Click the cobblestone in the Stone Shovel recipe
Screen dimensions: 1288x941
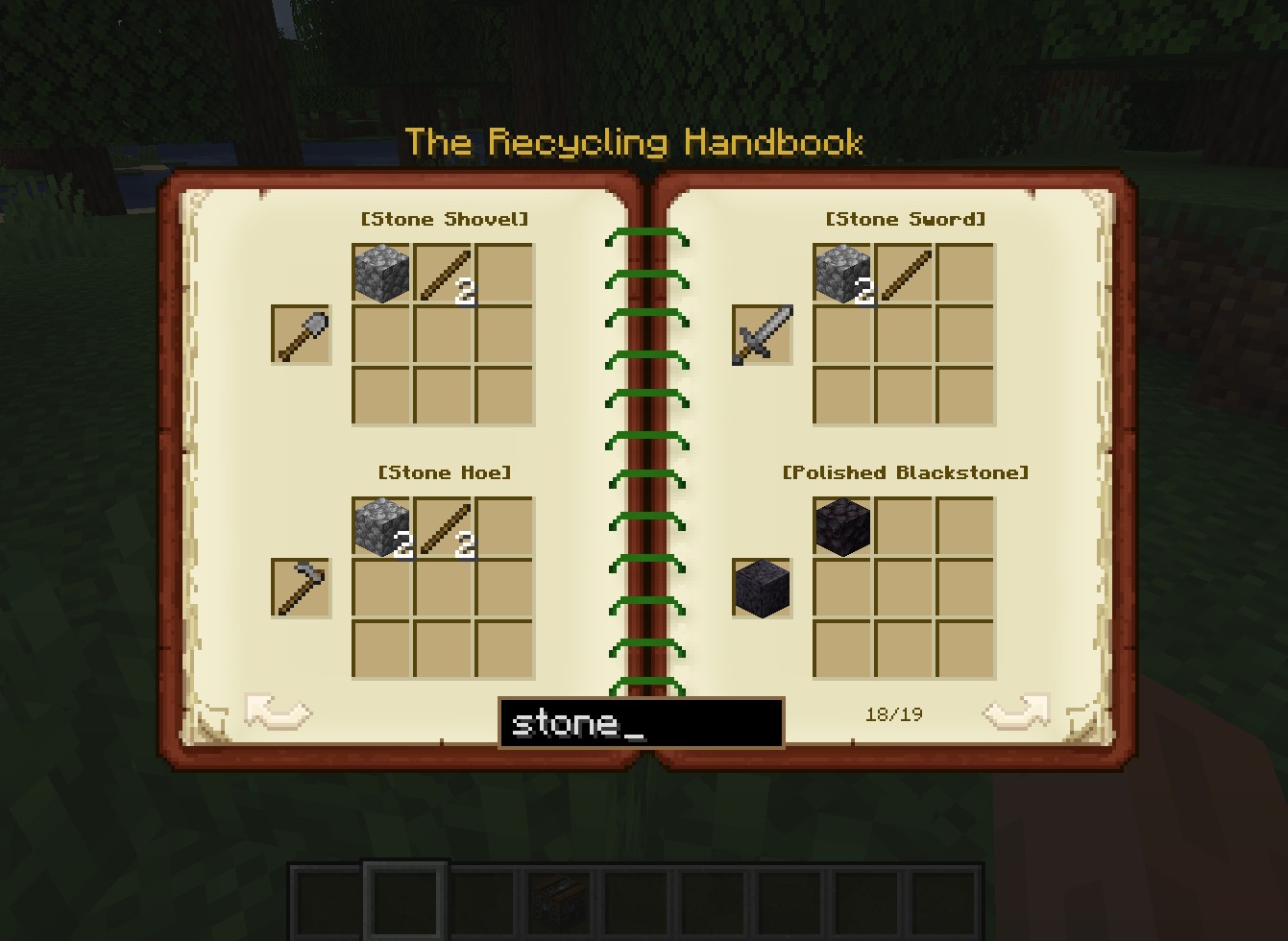coord(381,274)
